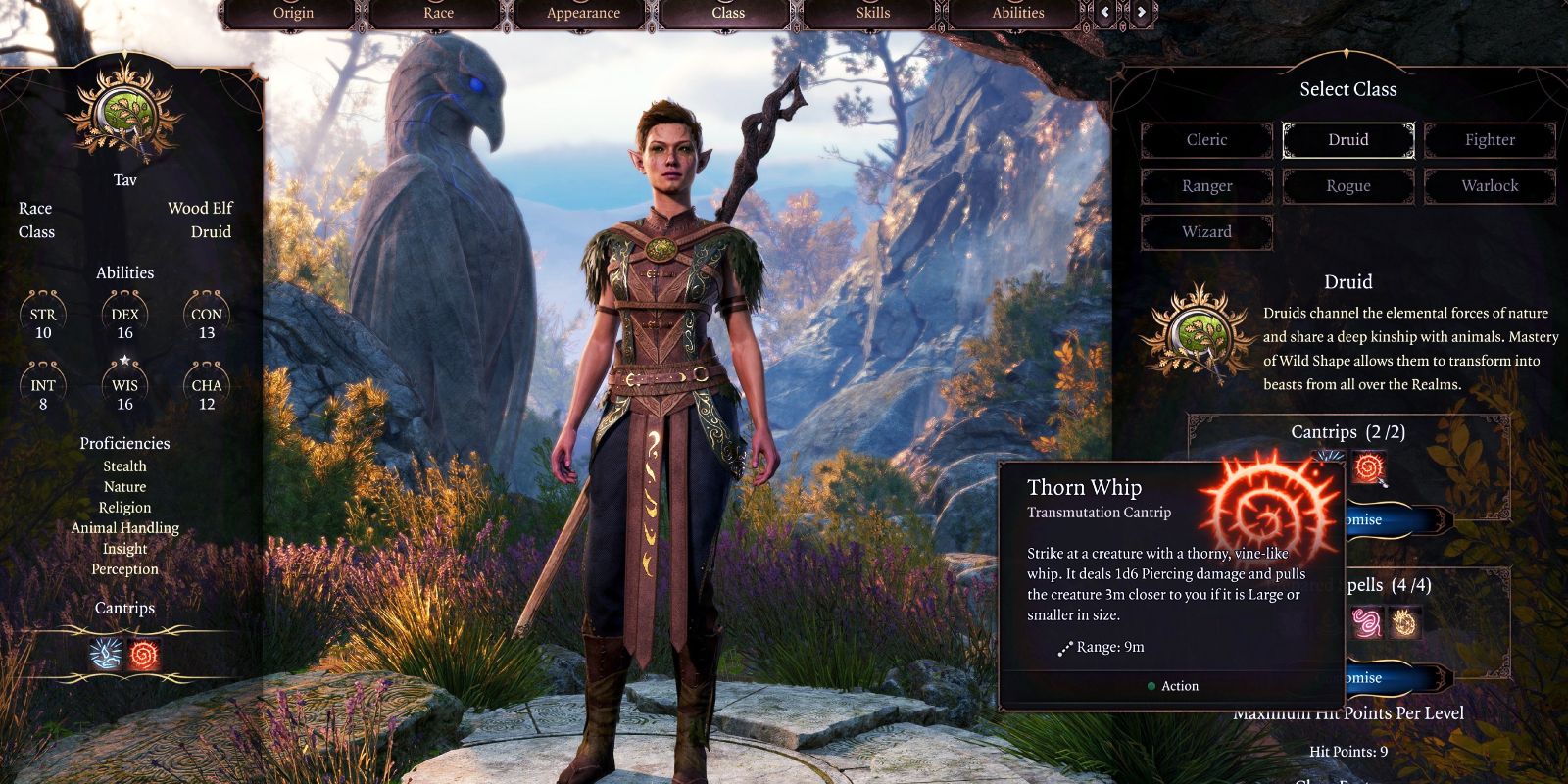Choose the Ranger class

coord(1206,186)
